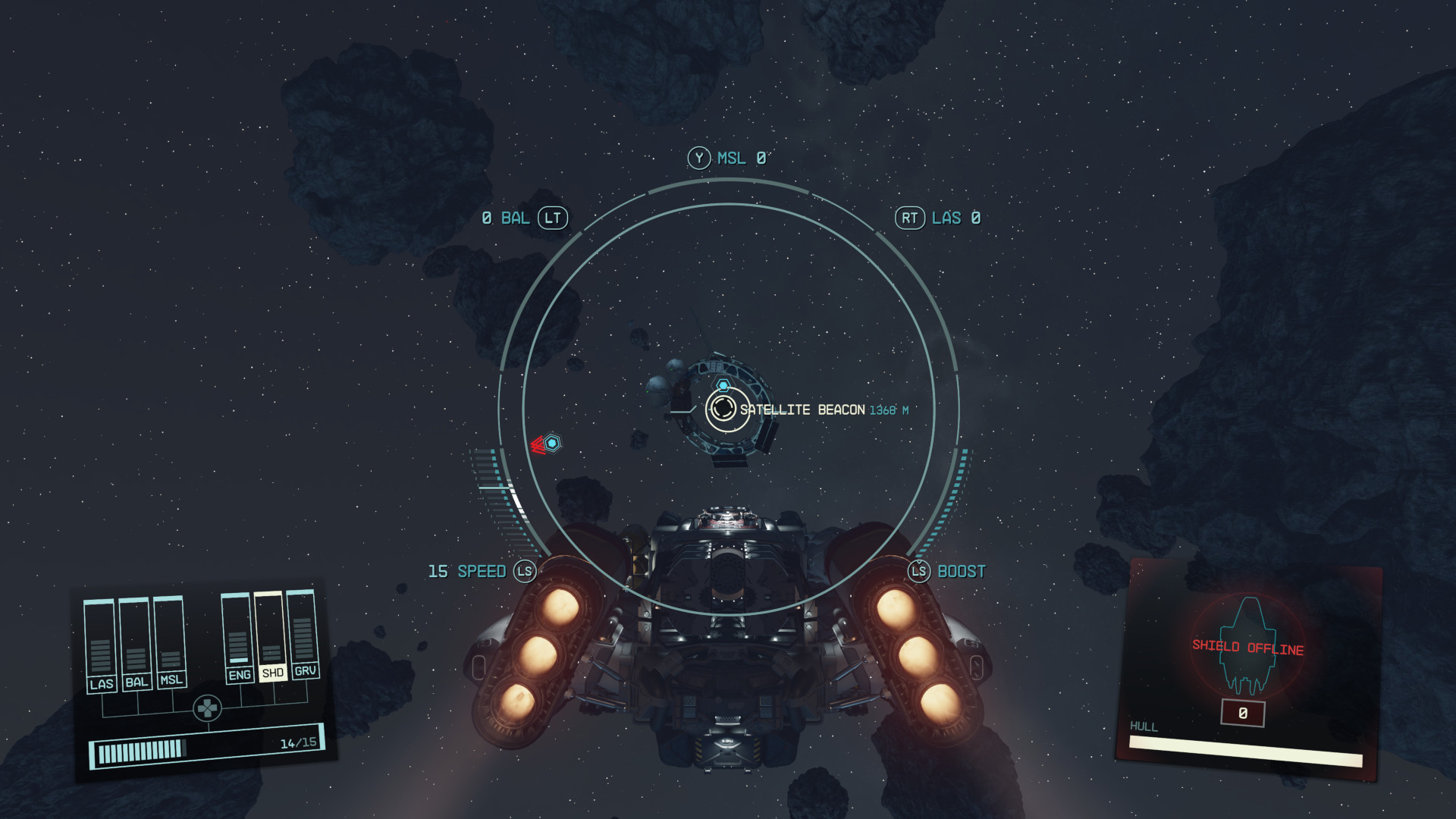Choose the MSL power allocation column
This screenshot has width=1456, height=819.
point(170,641)
